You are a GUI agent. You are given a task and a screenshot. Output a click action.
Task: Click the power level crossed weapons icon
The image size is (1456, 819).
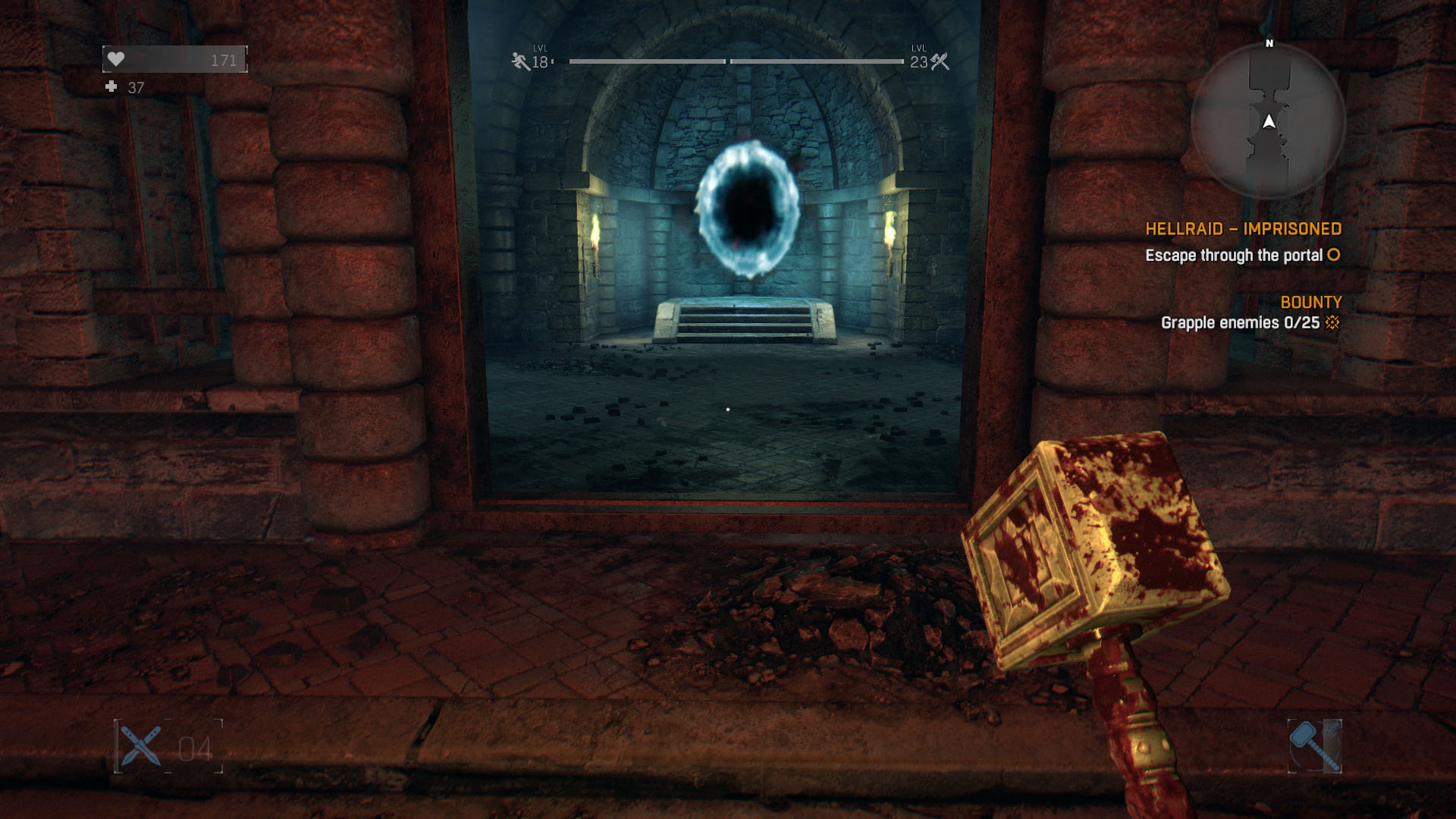[940, 61]
